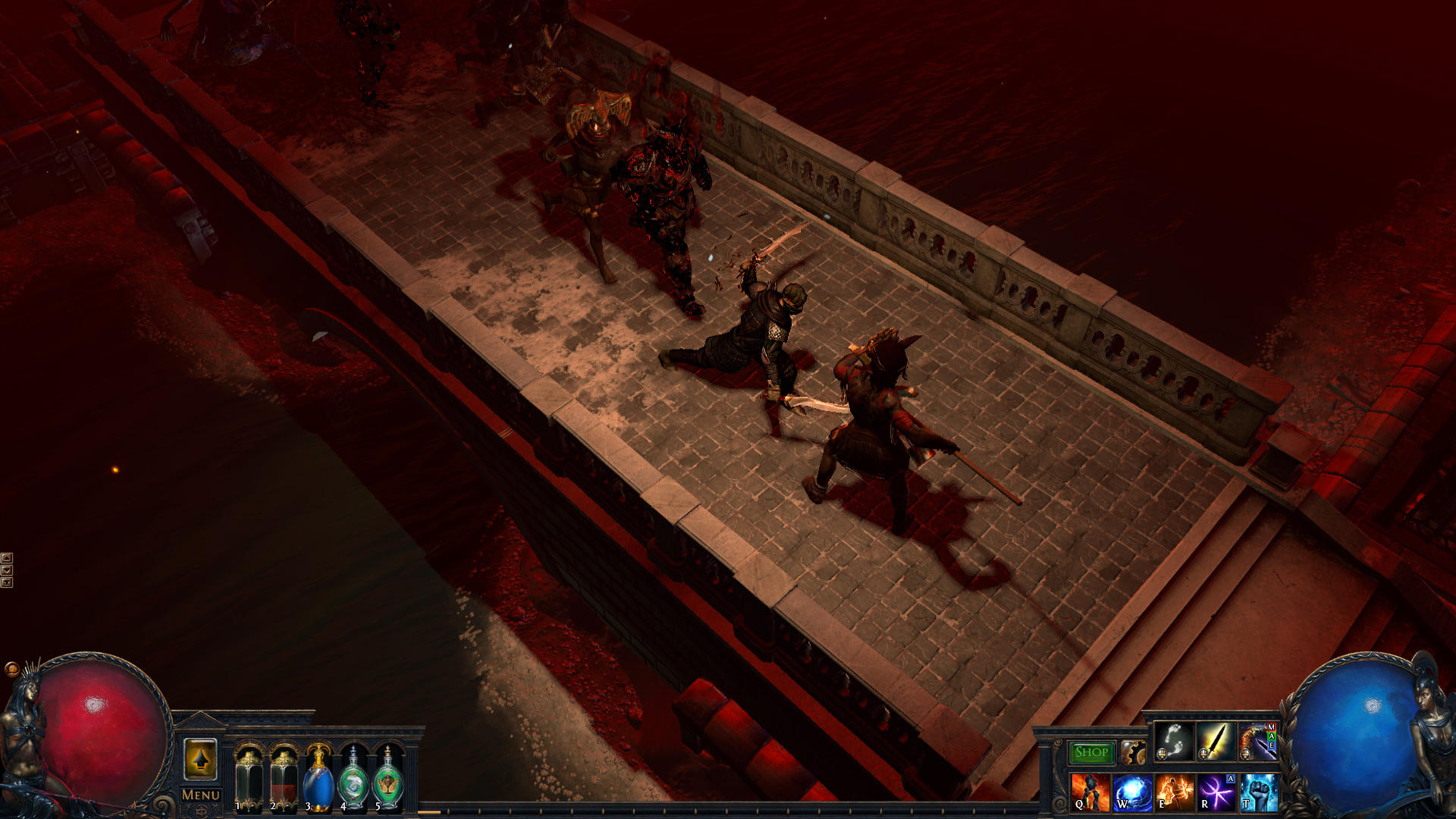This screenshot has height=819, width=1456.
Task: Click the footprints movement skill icon
Action: pyautogui.click(x=1174, y=740)
